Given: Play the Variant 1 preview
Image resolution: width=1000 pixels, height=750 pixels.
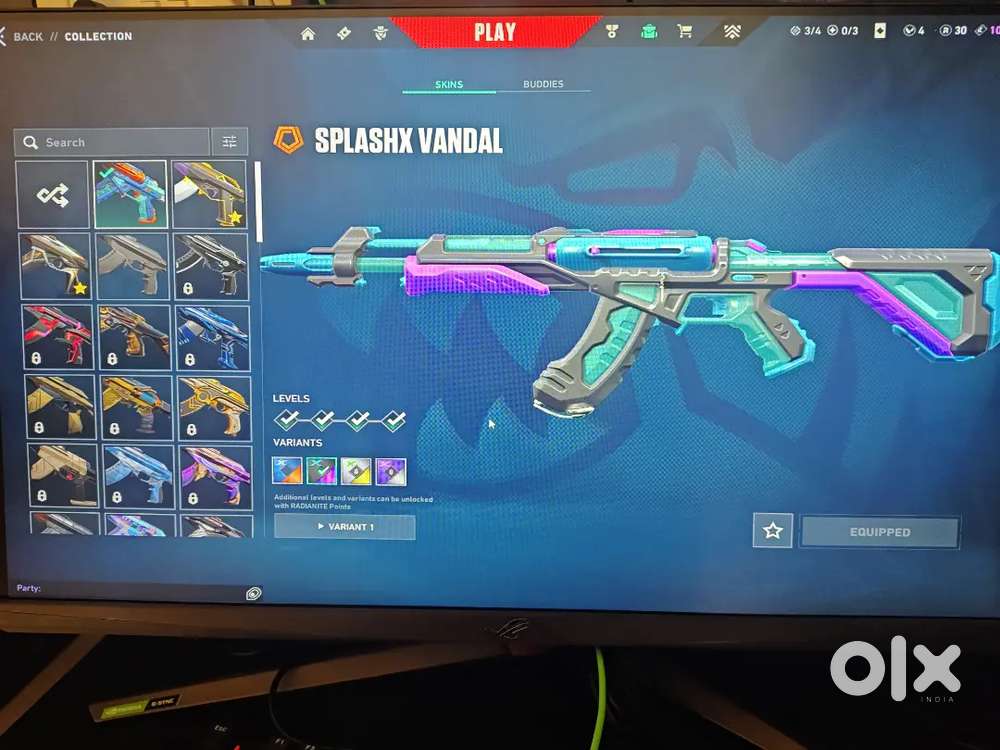Looking at the screenshot, I should coord(344,527).
